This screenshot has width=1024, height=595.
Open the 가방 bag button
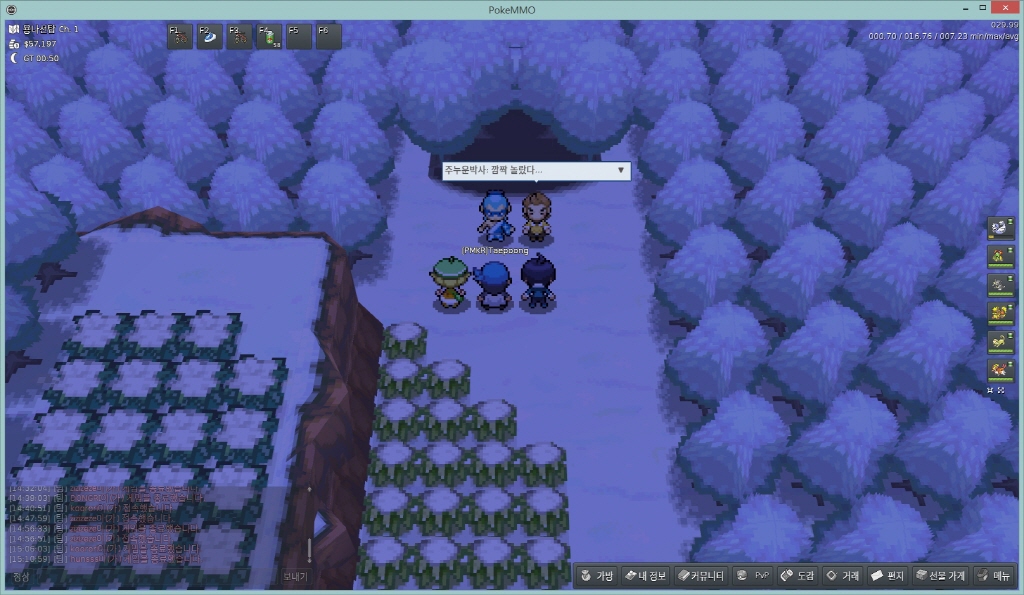coord(596,576)
